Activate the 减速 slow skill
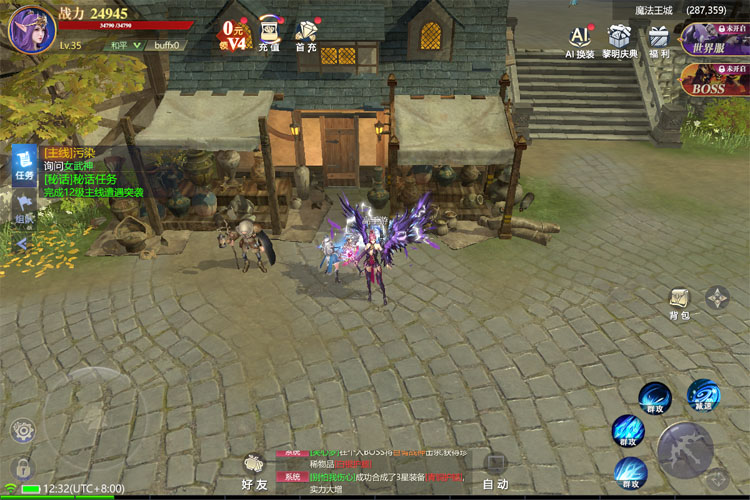 pyautogui.click(x=703, y=395)
